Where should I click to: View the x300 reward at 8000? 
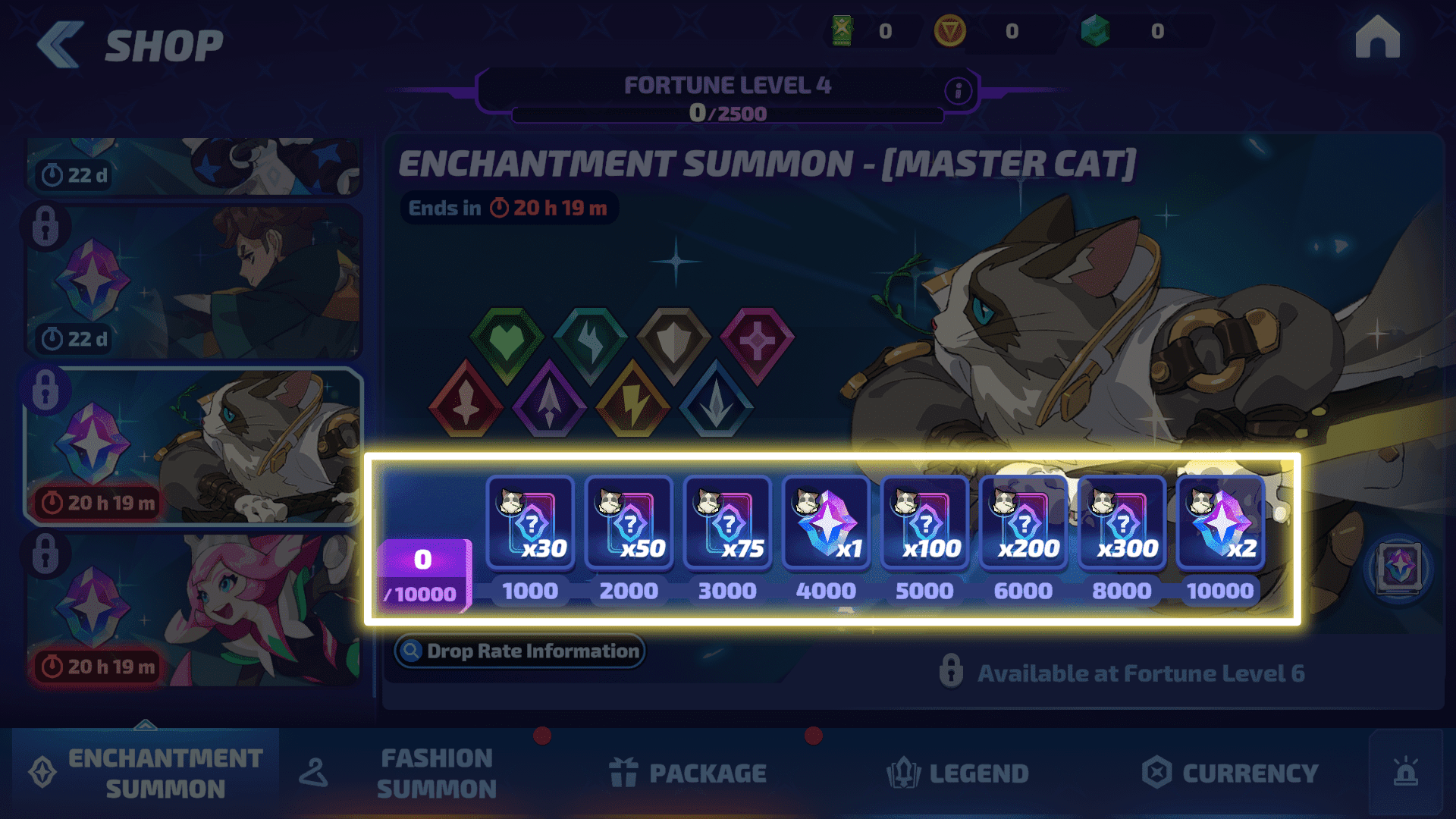[x=1122, y=522]
